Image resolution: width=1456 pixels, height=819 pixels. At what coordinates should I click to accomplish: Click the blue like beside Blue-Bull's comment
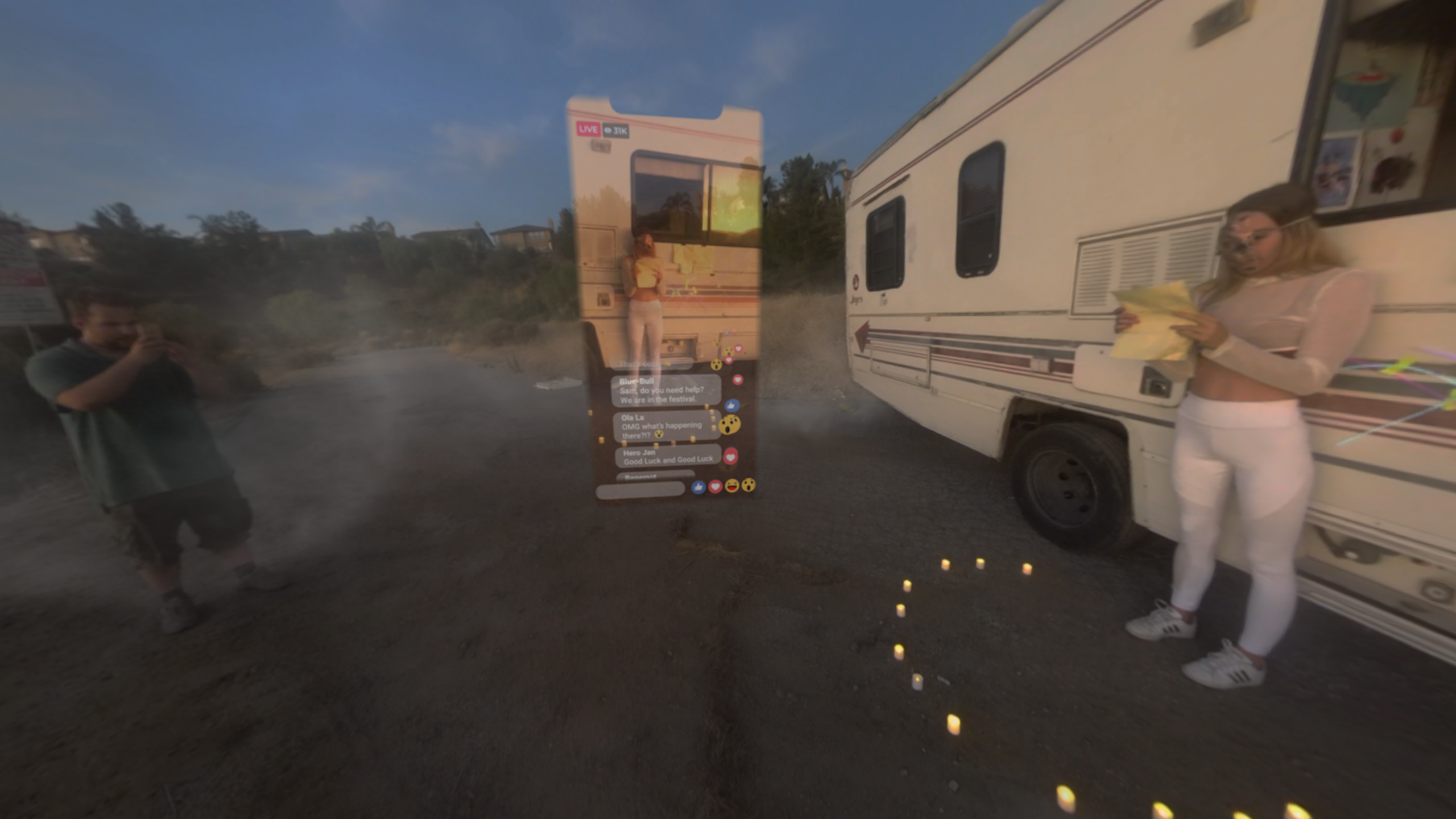tap(732, 405)
